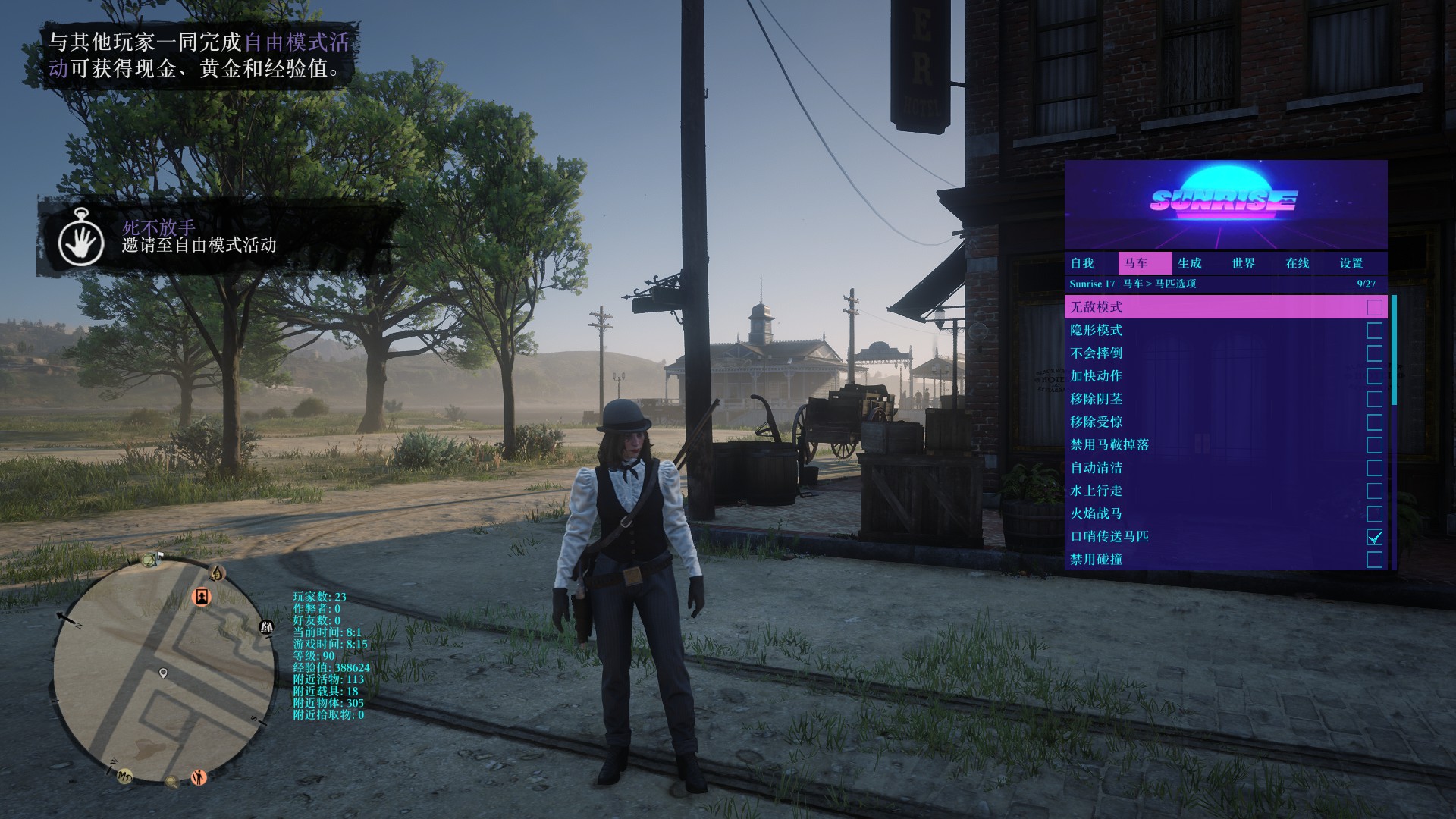Toggle the 移除受惊 checkbox

pos(1374,422)
